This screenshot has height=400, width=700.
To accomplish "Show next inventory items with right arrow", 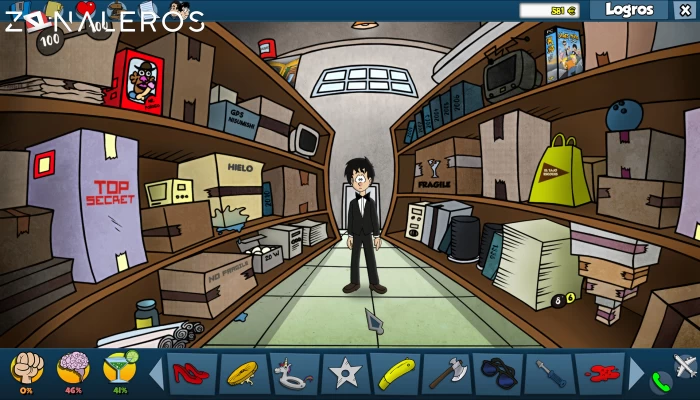I will 636,373.
